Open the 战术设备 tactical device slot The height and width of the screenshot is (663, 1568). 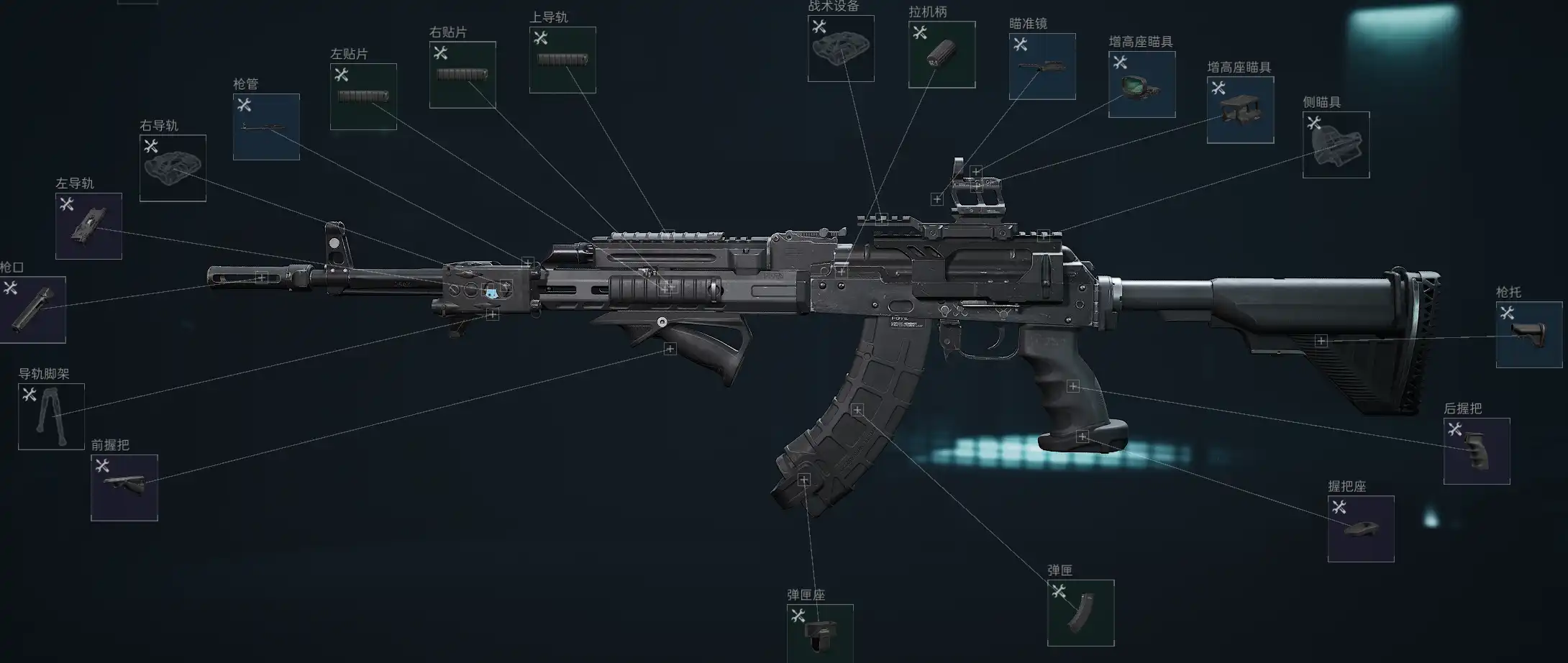pos(841,48)
